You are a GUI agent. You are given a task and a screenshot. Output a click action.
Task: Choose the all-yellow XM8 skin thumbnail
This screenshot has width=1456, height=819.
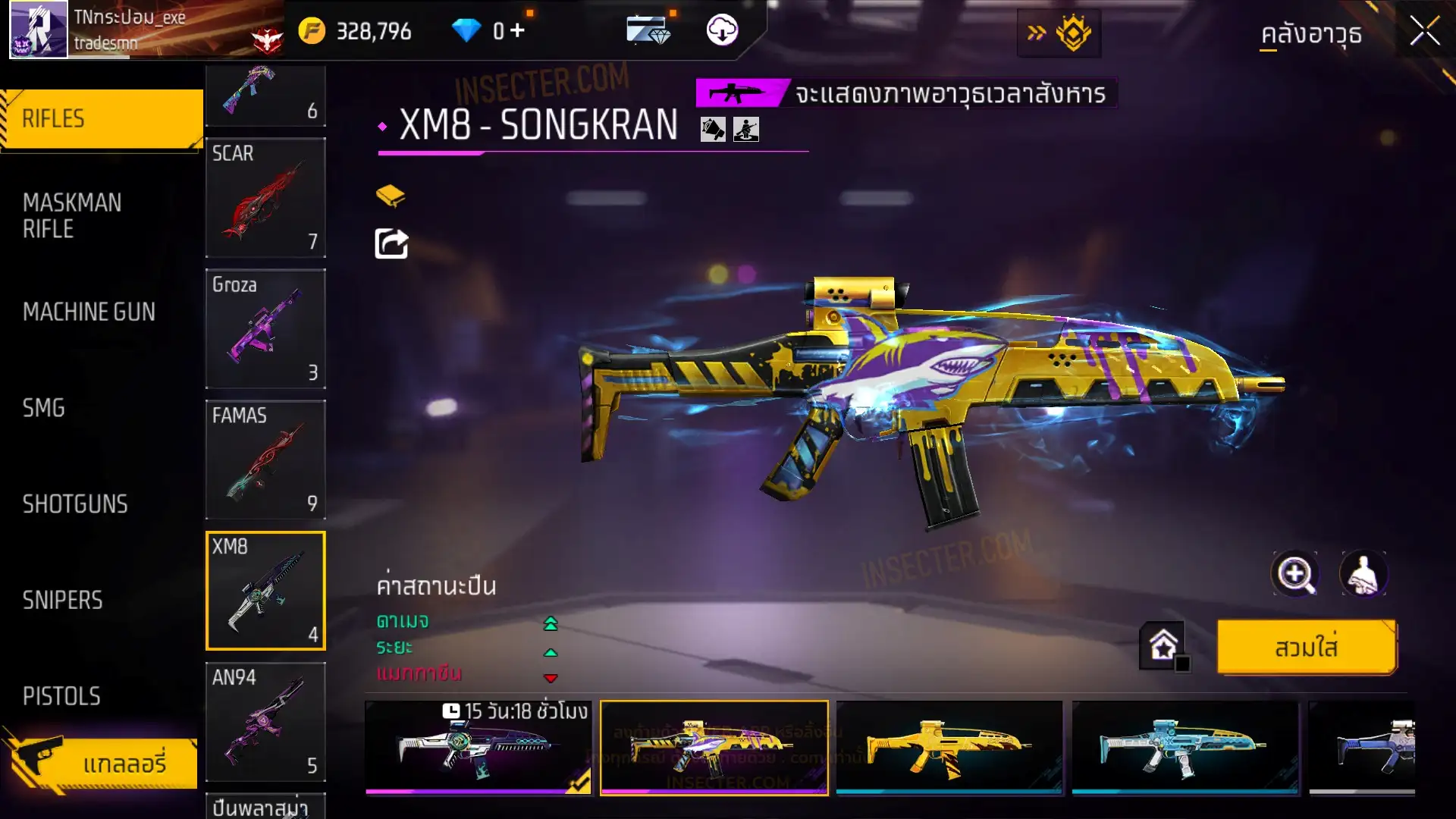[x=949, y=747]
